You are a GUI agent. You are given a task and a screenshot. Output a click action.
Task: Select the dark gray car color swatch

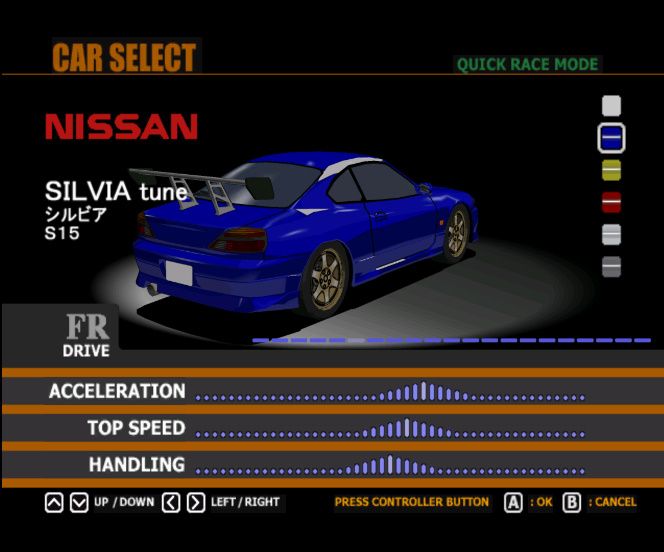click(611, 267)
